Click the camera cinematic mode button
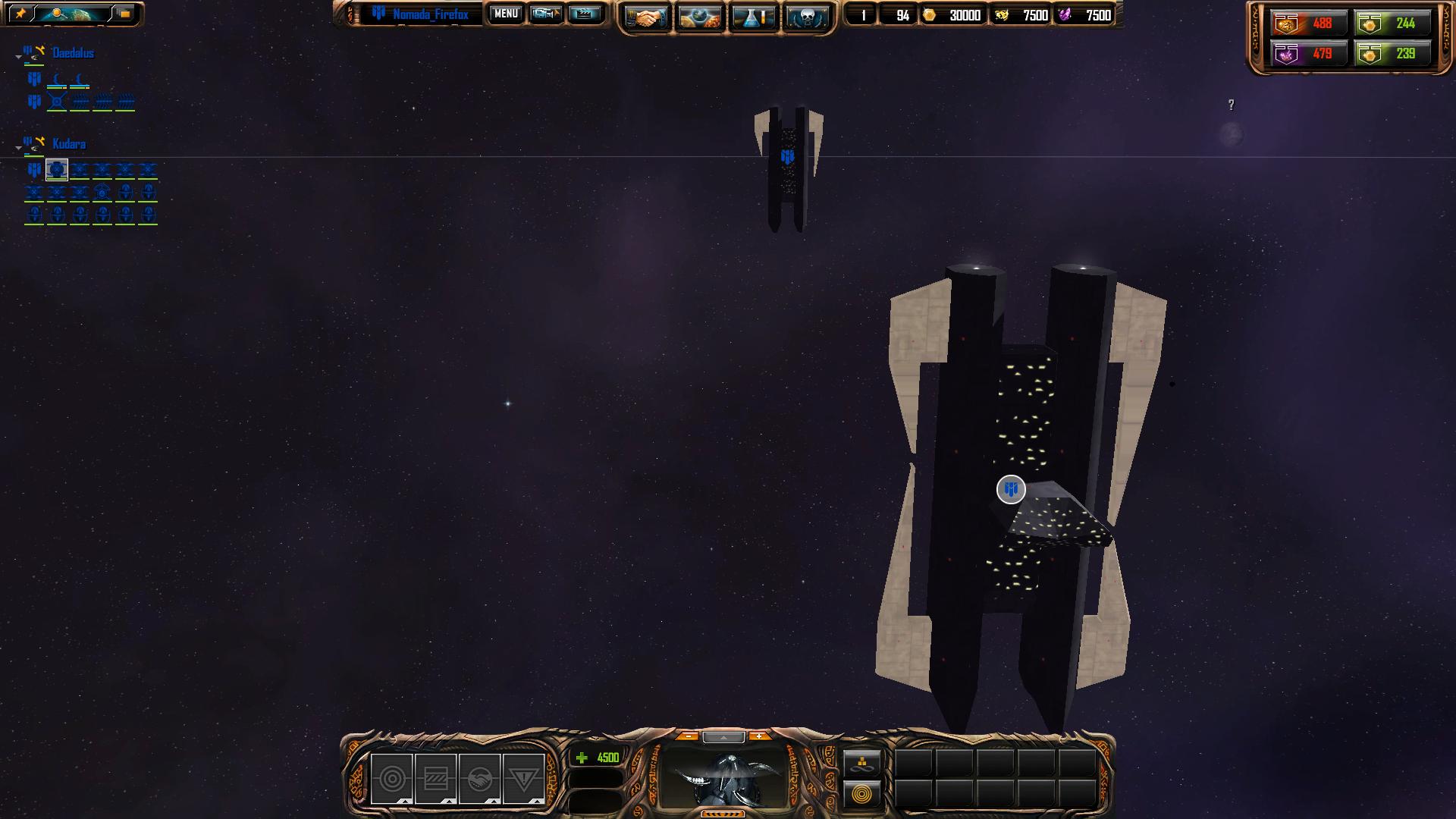This screenshot has width=1456, height=819. 545,14
